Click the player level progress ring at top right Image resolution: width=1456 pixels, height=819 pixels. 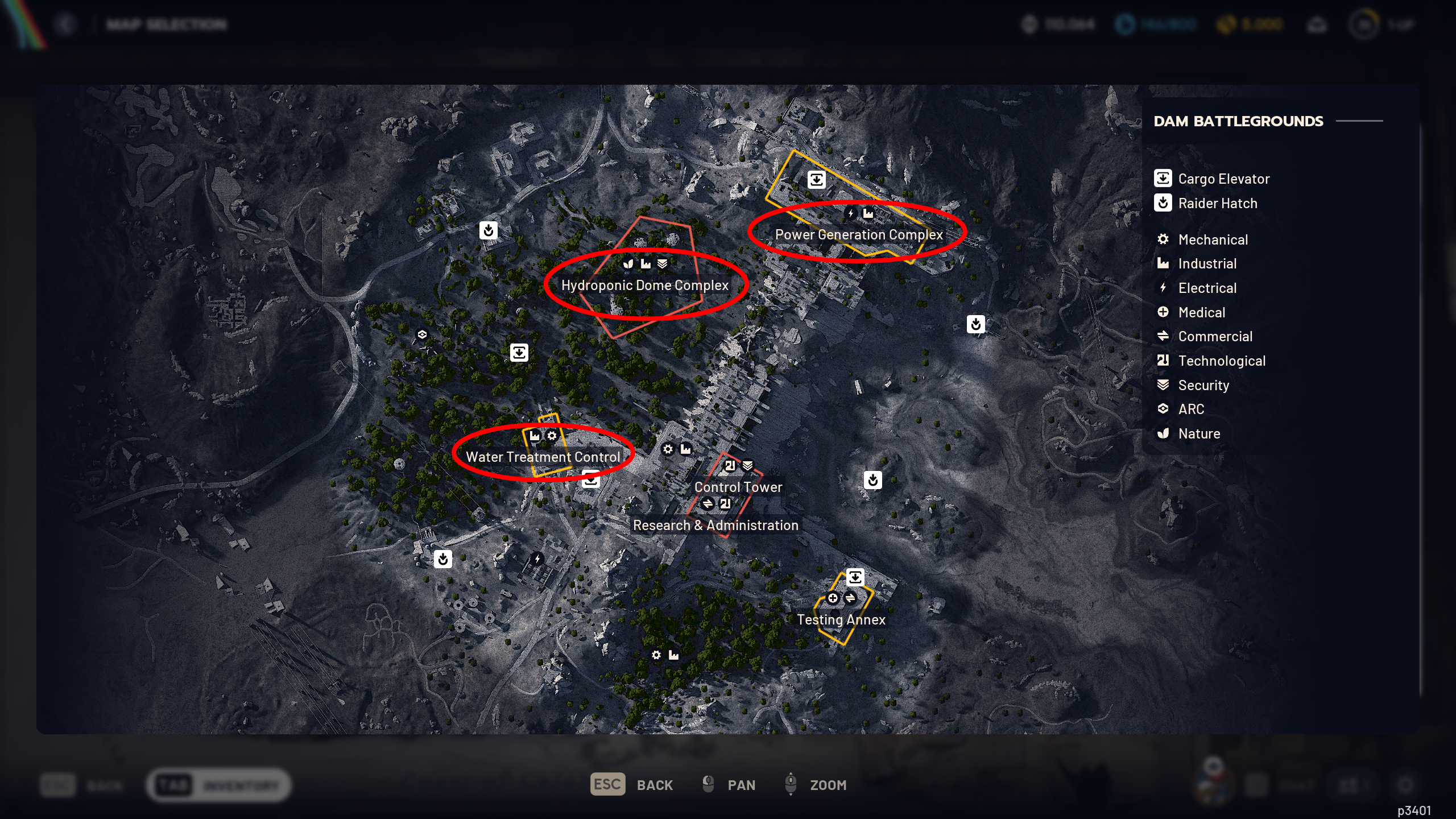click(1365, 24)
